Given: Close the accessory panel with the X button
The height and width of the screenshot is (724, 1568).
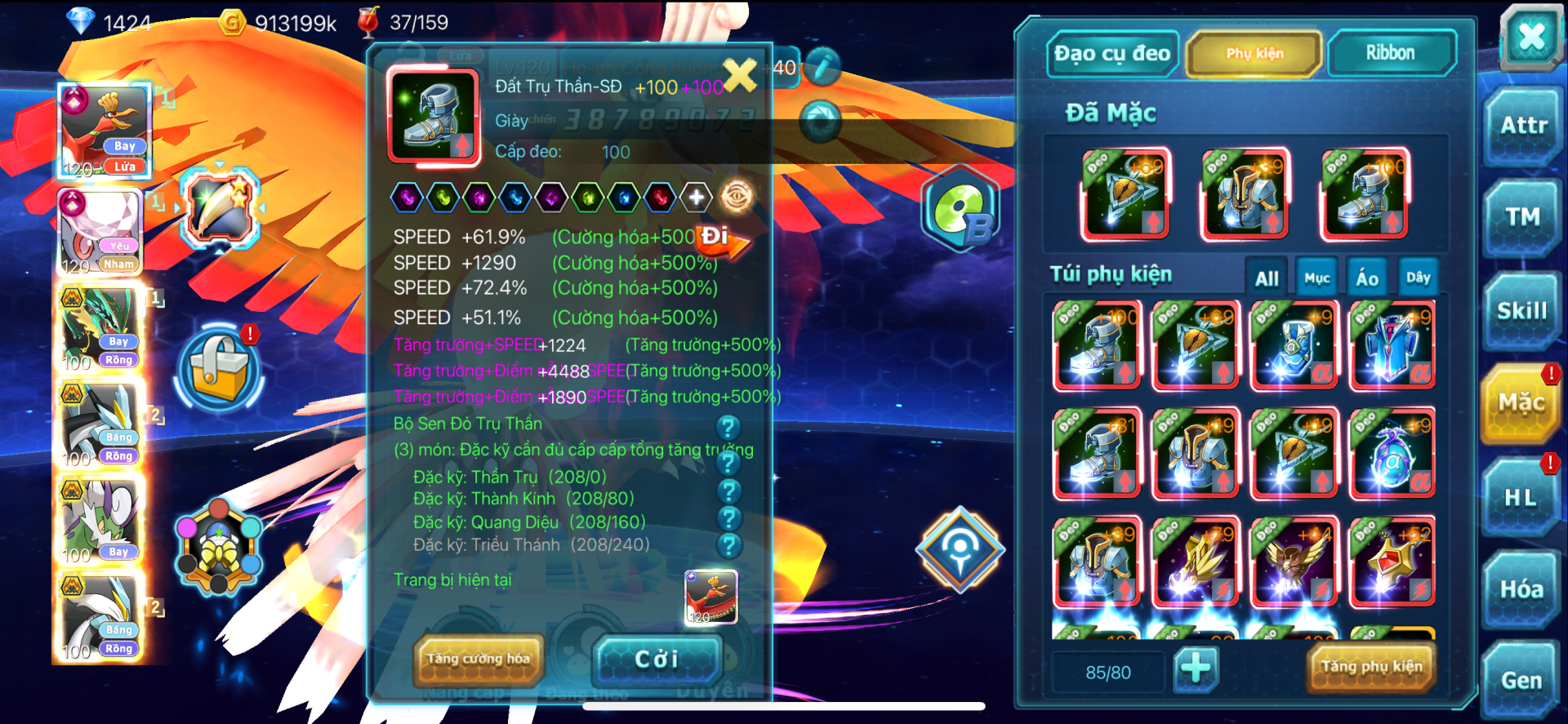Looking at the screenshot, I should pos(1530,37).
